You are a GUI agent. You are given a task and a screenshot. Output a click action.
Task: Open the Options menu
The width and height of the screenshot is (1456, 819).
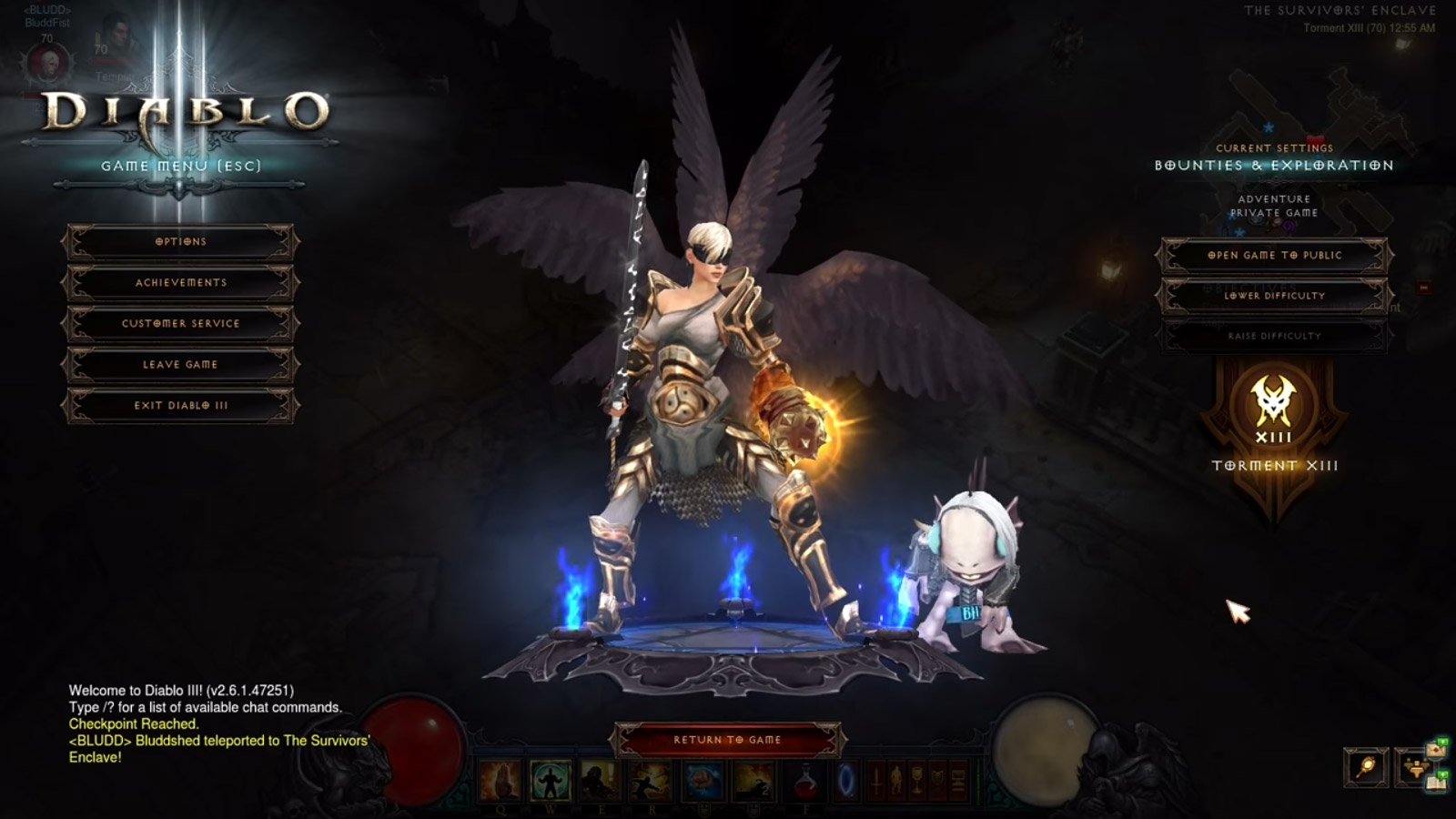click(180, 242)
